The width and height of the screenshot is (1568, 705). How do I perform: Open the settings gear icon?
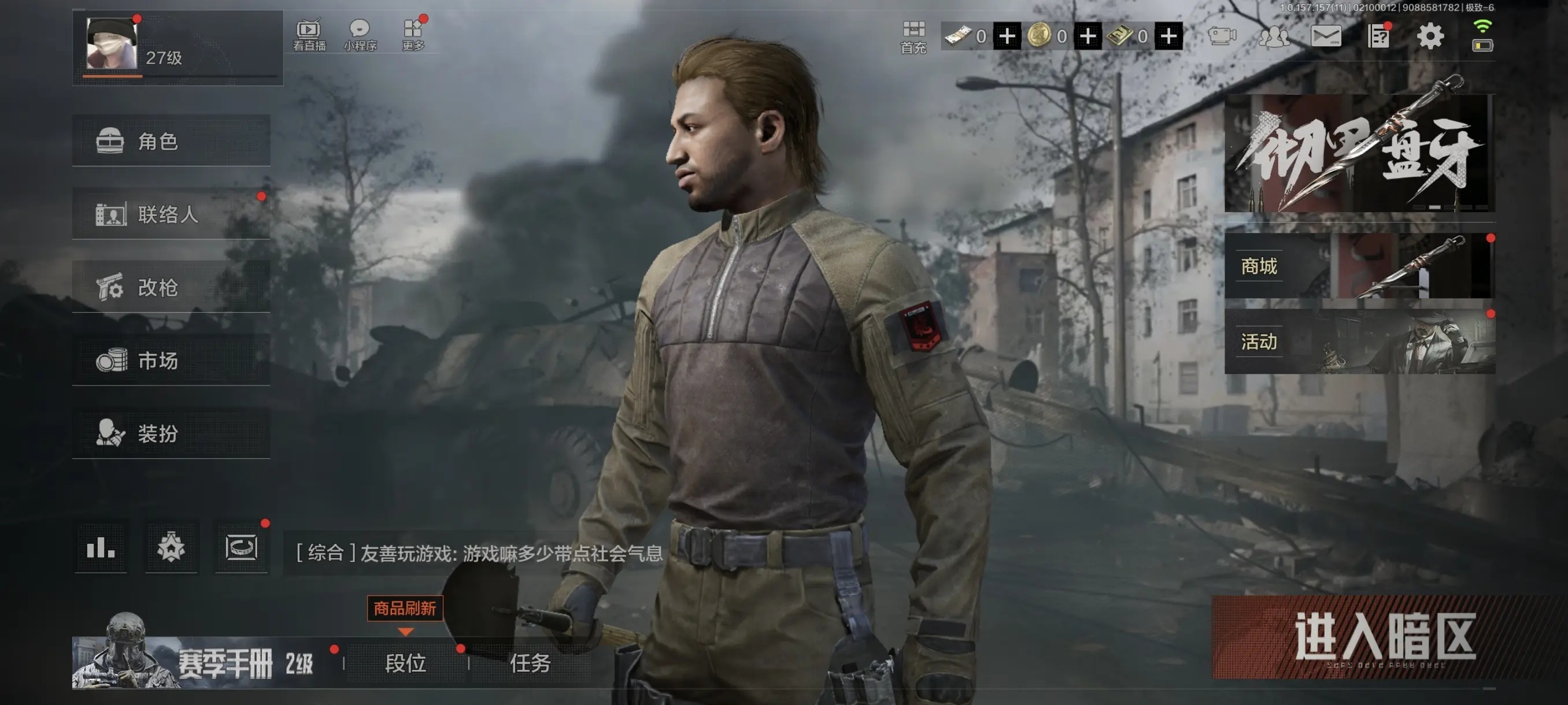point(1430,36)
